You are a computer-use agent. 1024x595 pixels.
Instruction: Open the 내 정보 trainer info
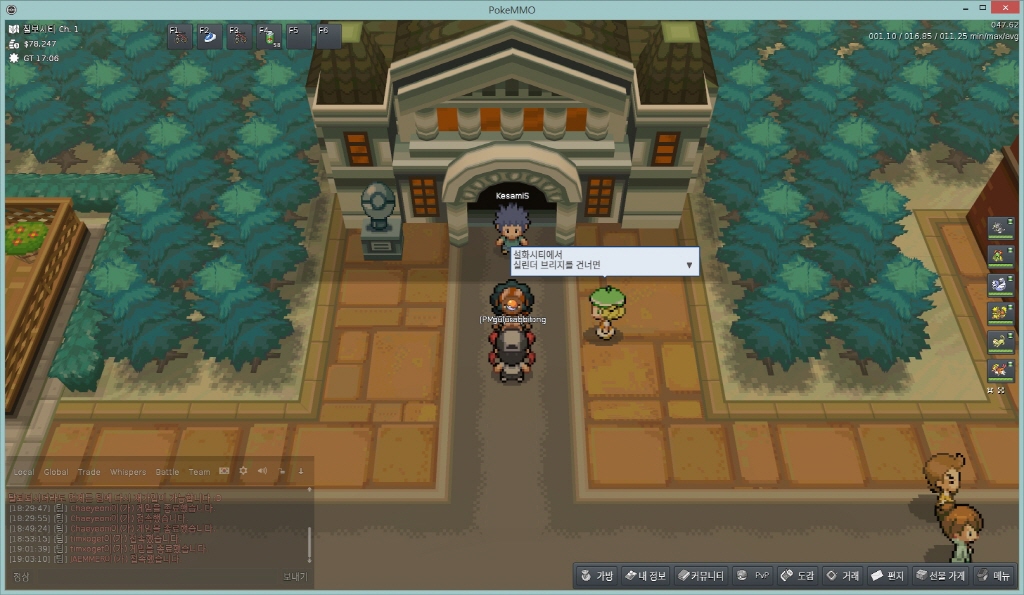(645, 576)
